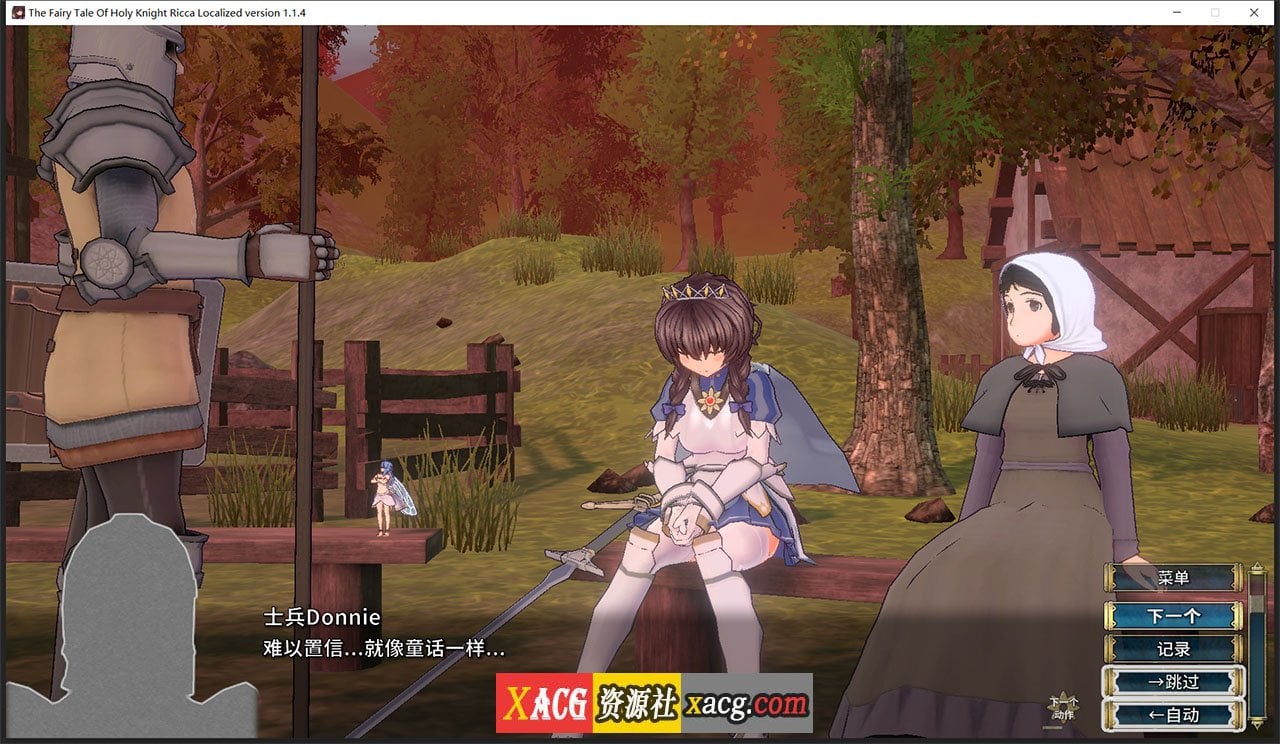Click the down arrow below the scrollbar
Viewport: 1280px width, 744px height.
pos(1257,722)
